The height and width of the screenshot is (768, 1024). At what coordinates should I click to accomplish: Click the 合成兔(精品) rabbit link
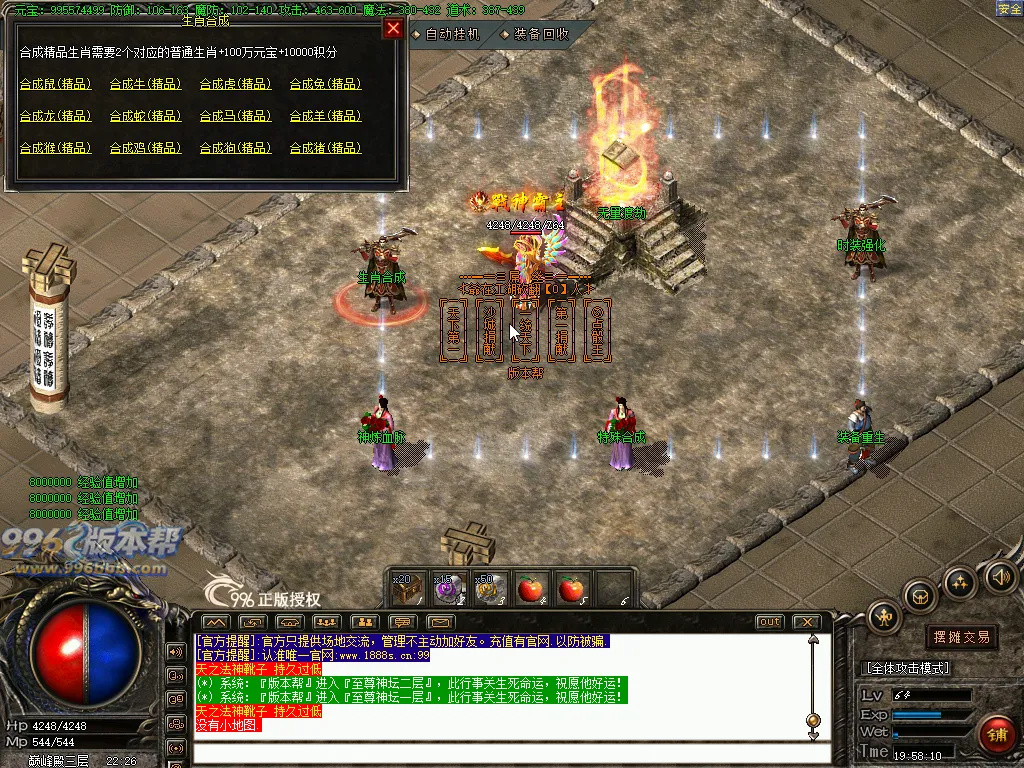click(325, 84)
